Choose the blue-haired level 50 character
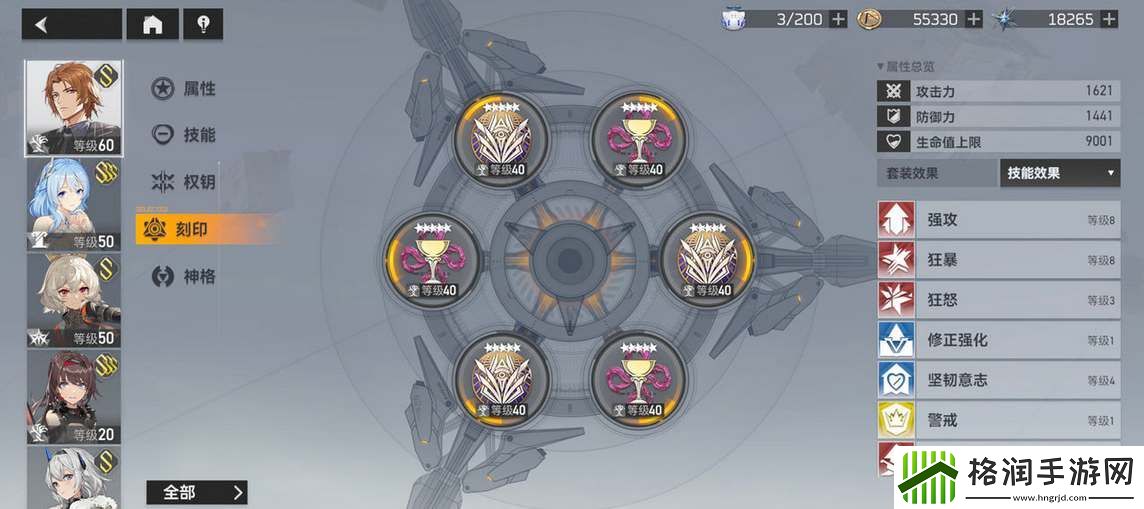The height and width of the screenshot is (509, 1144). tap(73, 204)
